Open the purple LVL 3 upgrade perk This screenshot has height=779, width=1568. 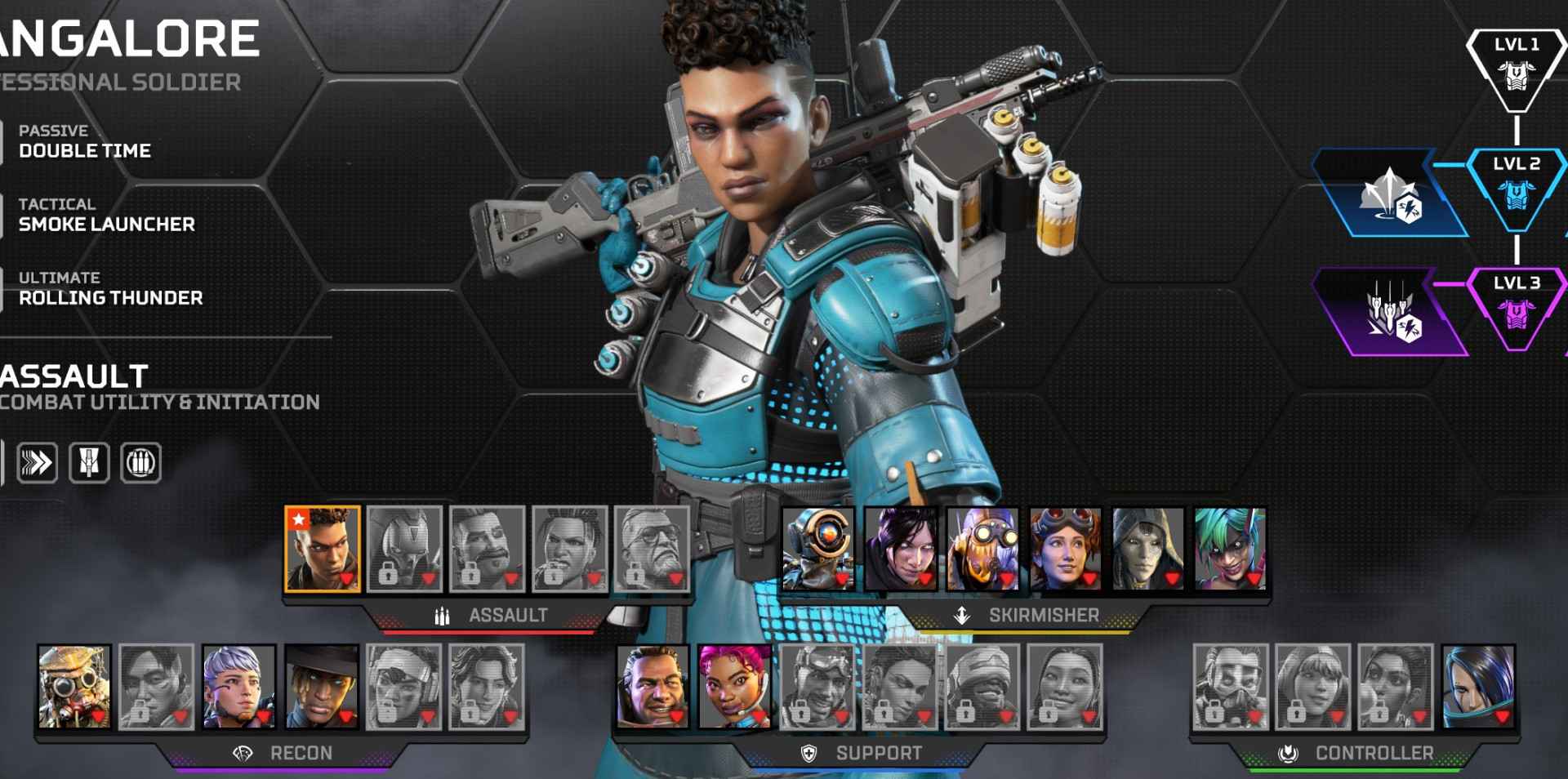coord(1391,313)
